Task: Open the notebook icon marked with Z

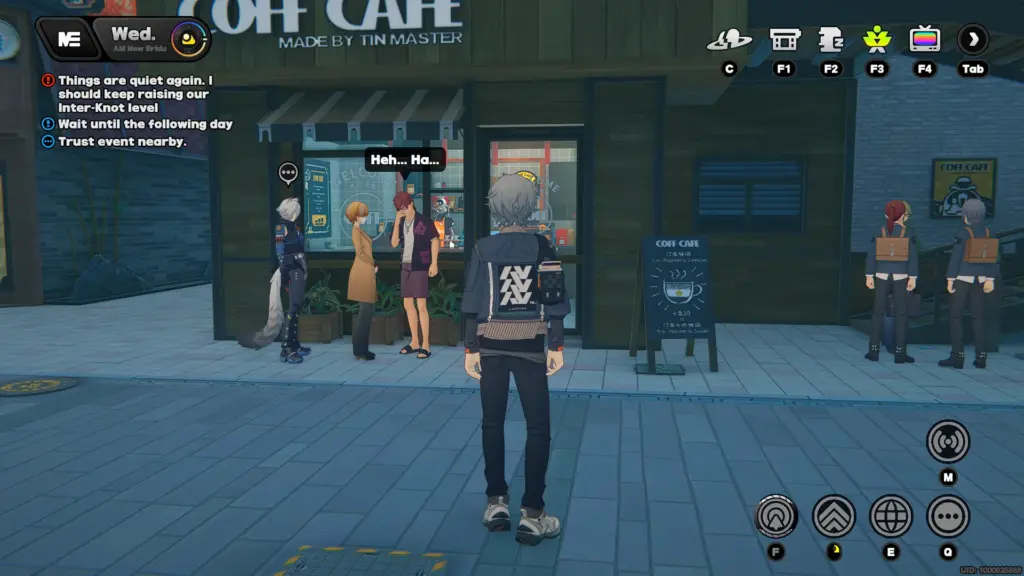Action: [831, 41]
